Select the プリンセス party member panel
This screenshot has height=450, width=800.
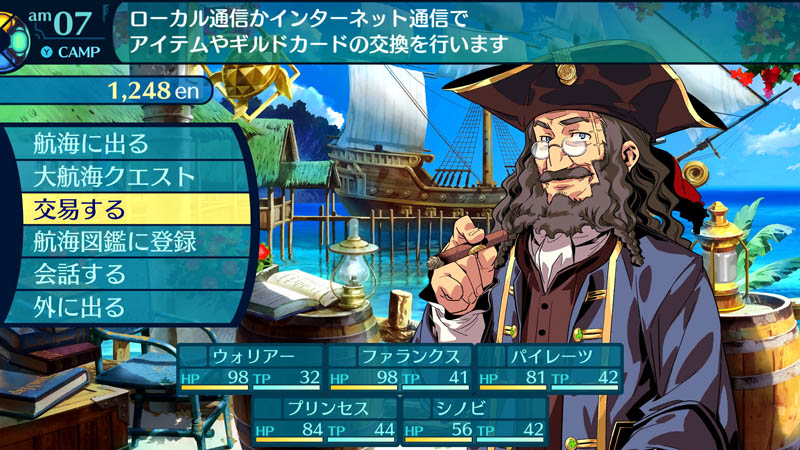(325, 419)
